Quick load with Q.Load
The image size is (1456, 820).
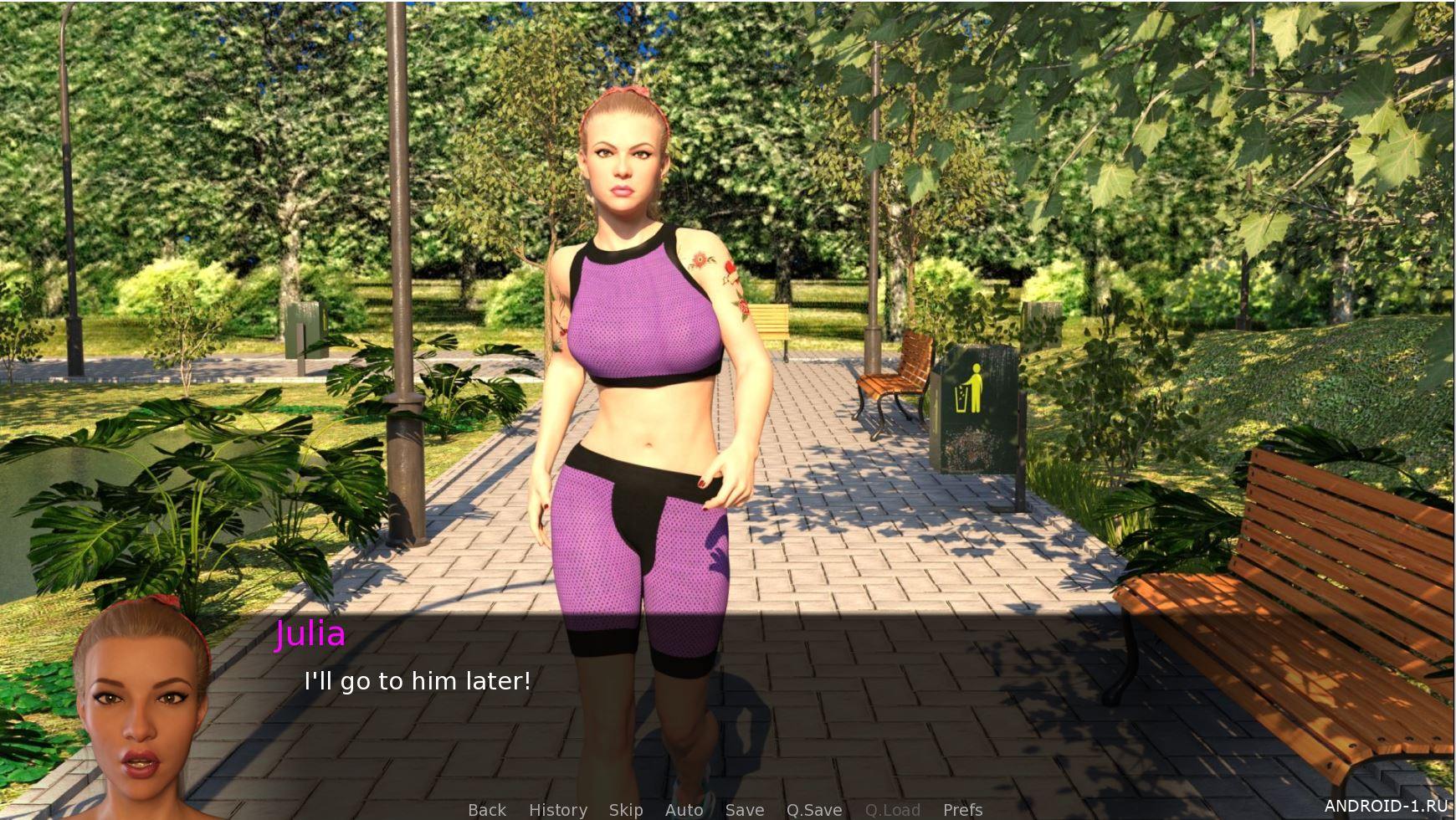[892, 809]
